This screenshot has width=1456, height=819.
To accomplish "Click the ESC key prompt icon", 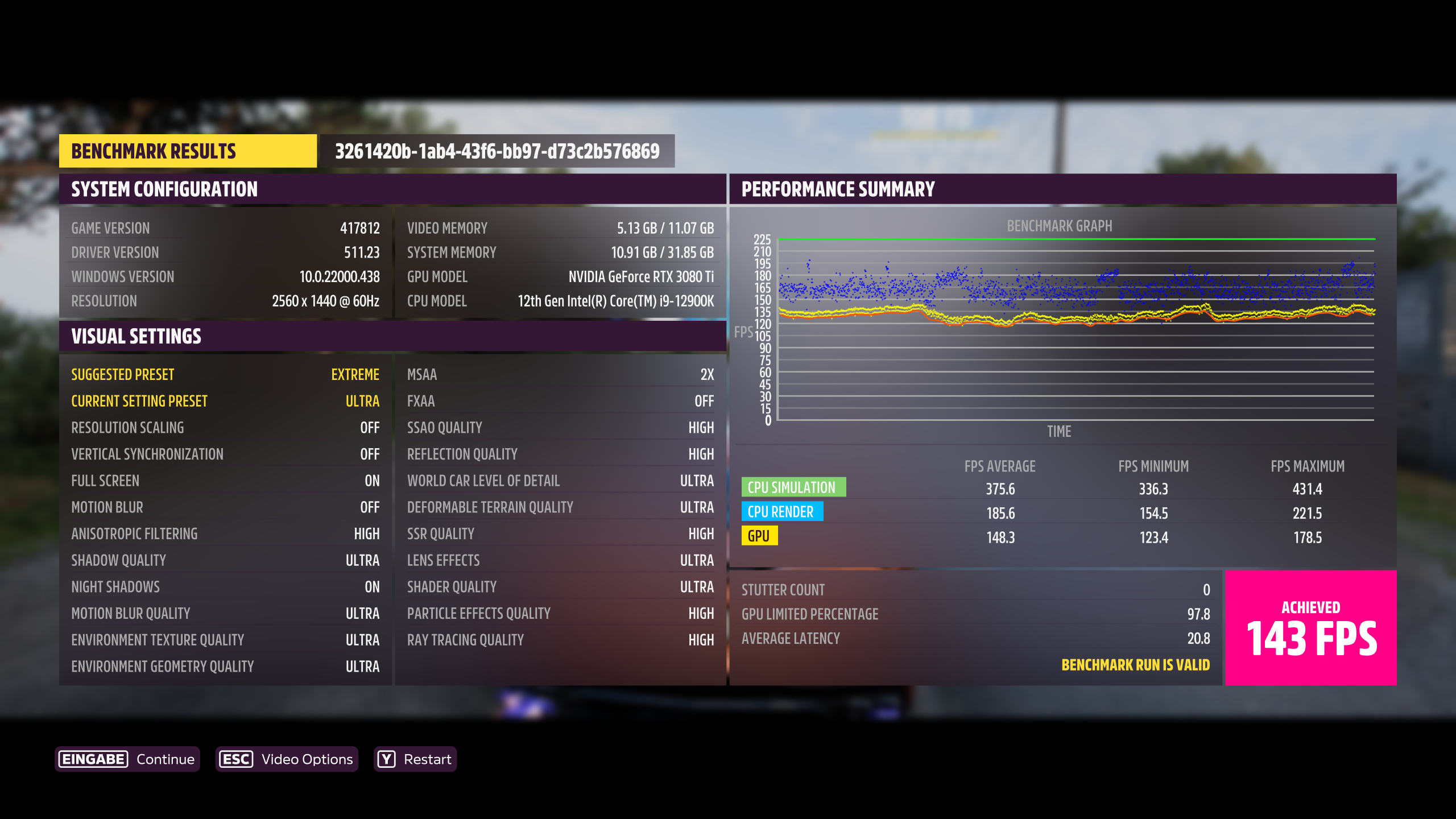I will (x=235, y=759).
